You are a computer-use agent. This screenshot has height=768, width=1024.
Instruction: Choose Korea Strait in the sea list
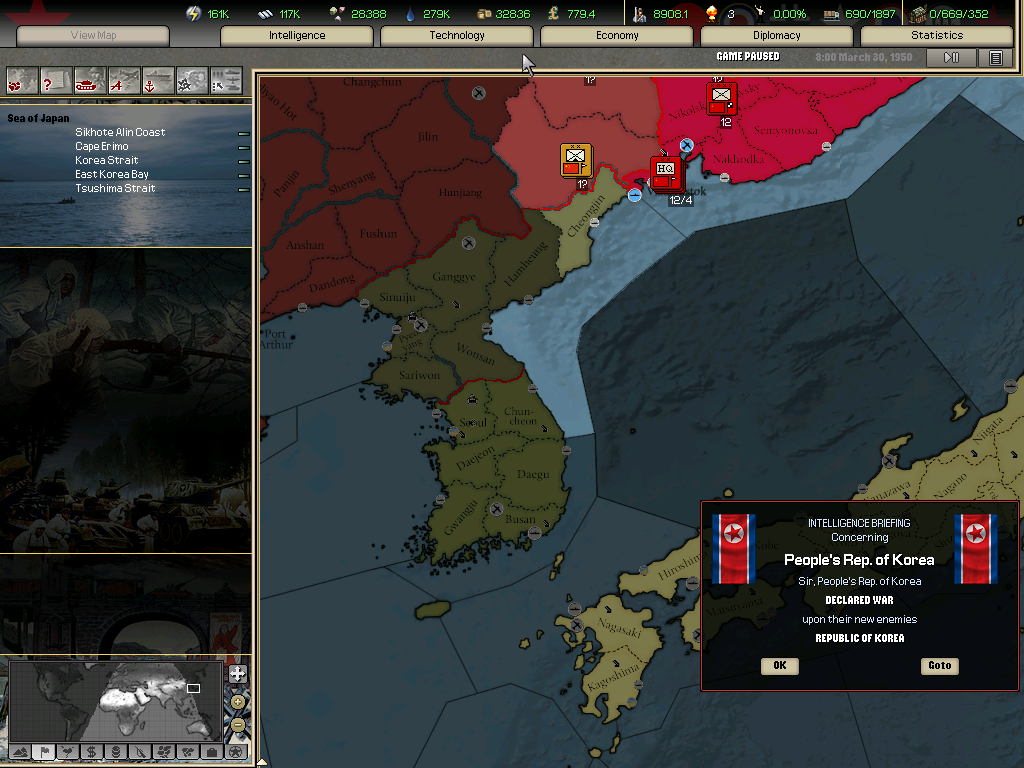(x=107, y=160)
